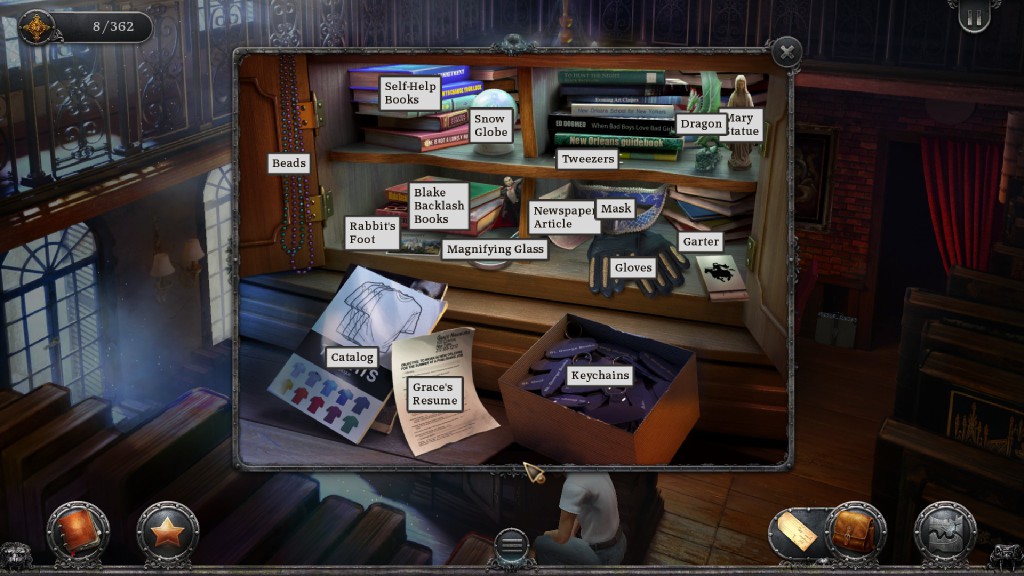The image size is (1024, 576).
Task: Select the Magnifying Glass label
Action: (494, 249)
